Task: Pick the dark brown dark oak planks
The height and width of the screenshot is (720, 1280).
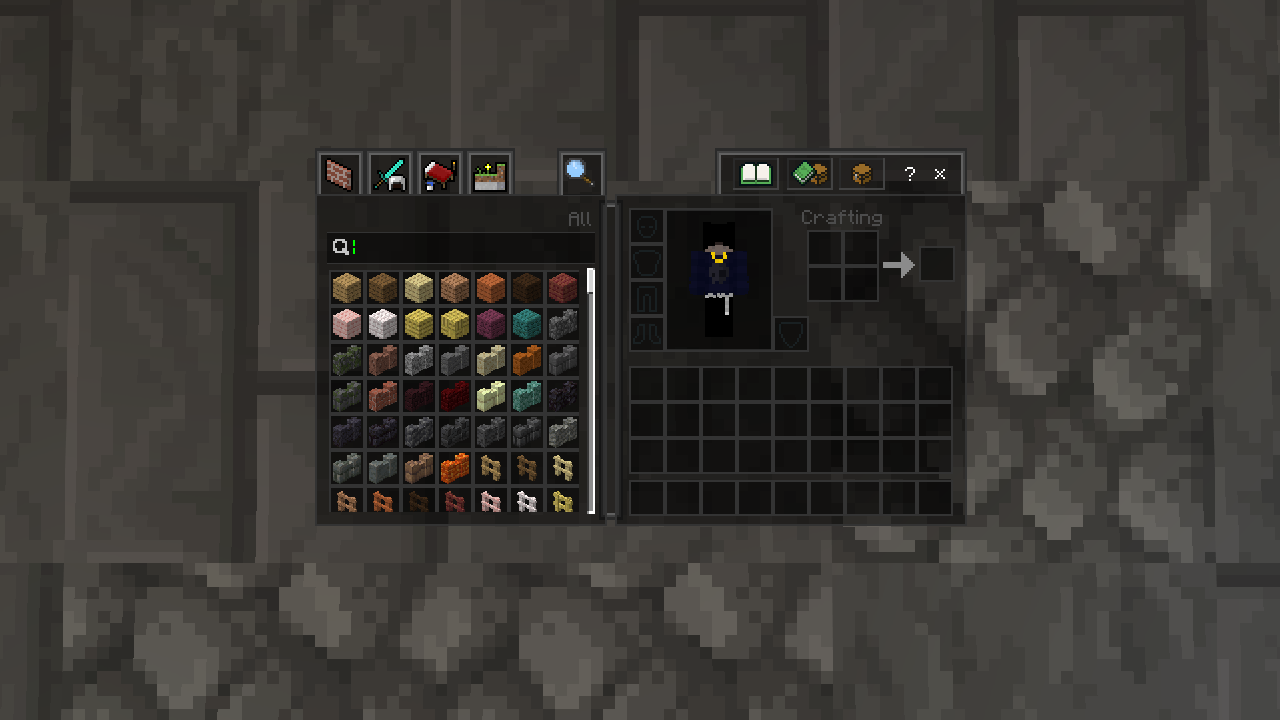Action: [x=526, y=287]
